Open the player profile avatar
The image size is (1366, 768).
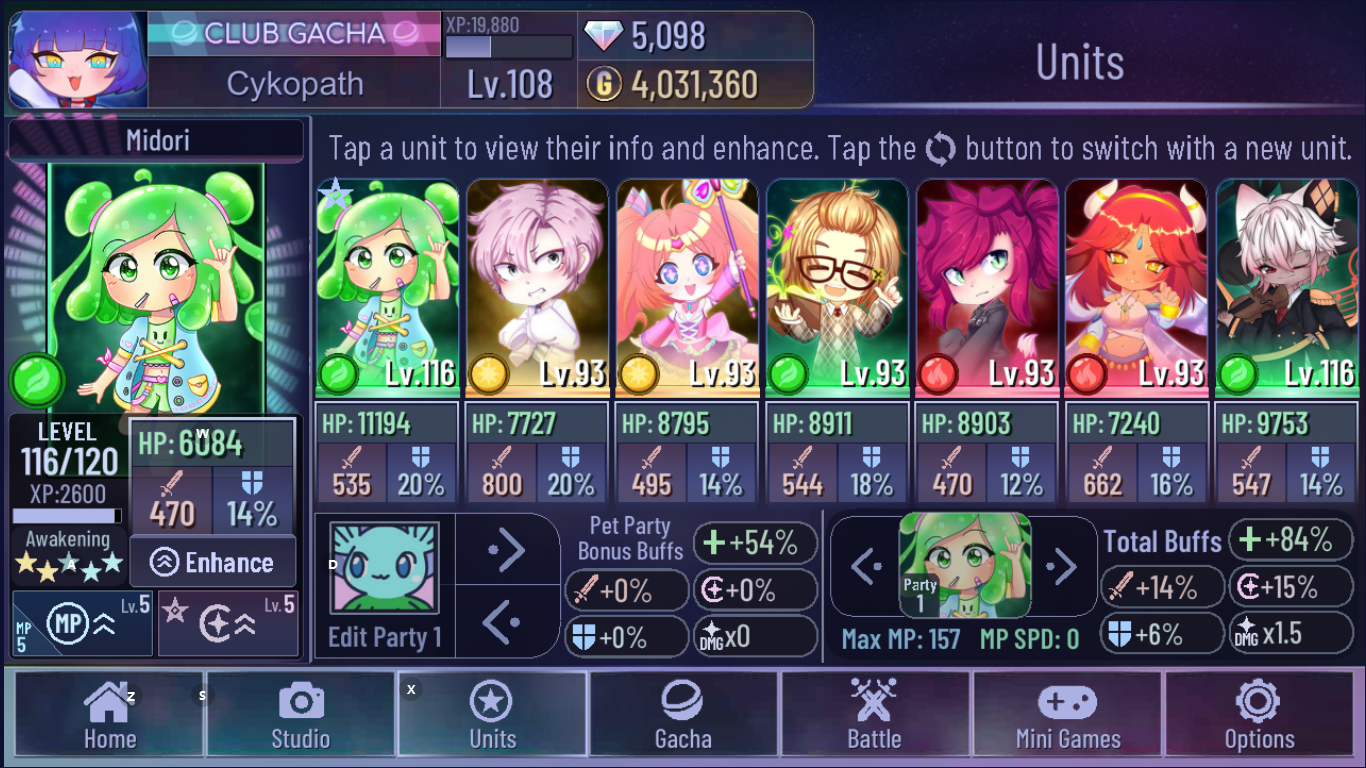pyautogui.click(x=78, y=60)
